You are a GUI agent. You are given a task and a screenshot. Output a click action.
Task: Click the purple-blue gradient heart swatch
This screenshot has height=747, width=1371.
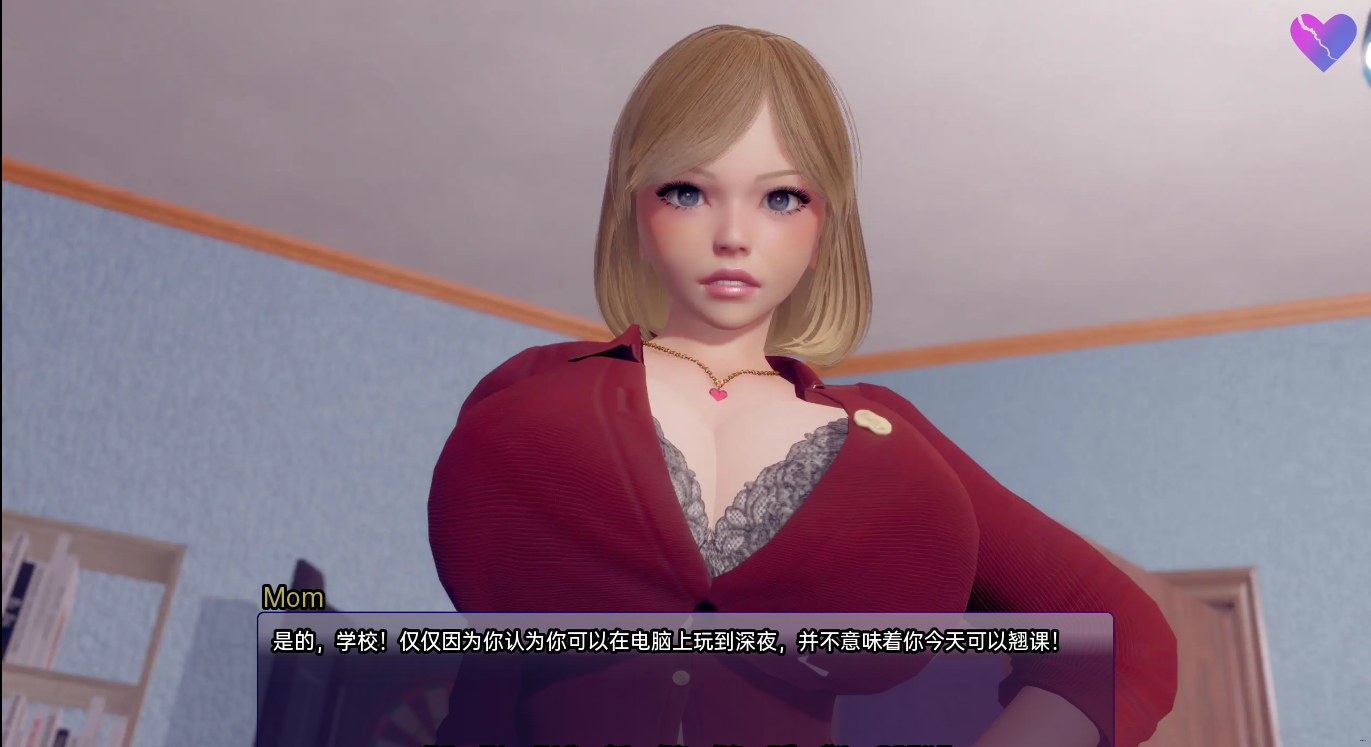pos(1323,43)
